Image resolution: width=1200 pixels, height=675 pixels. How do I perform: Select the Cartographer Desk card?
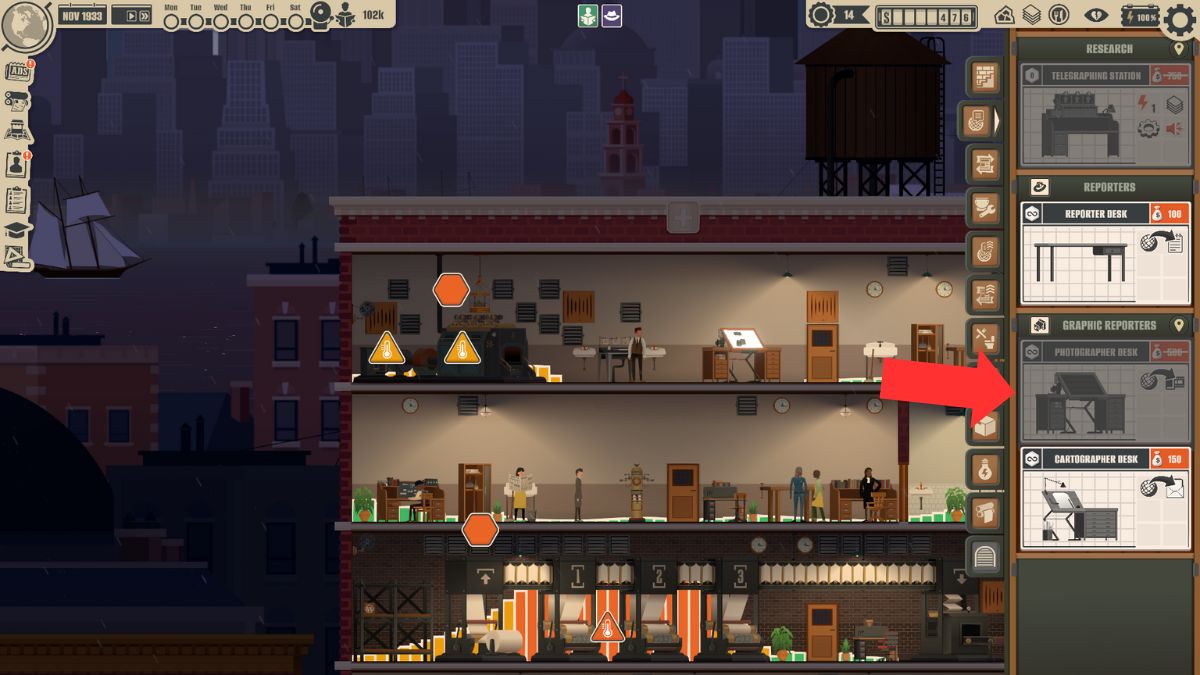pos(1105,499)
